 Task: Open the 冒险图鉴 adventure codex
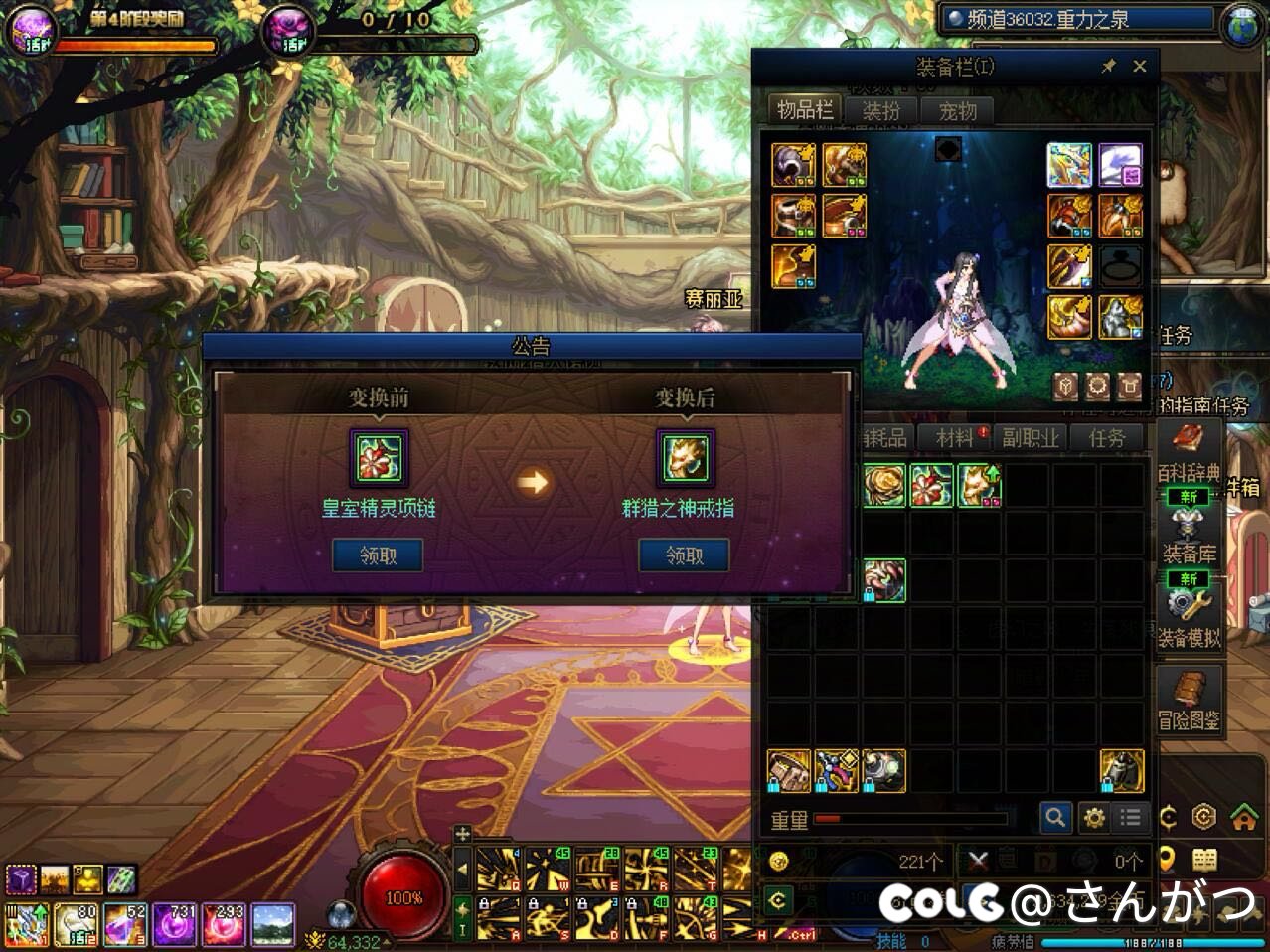1190,702
